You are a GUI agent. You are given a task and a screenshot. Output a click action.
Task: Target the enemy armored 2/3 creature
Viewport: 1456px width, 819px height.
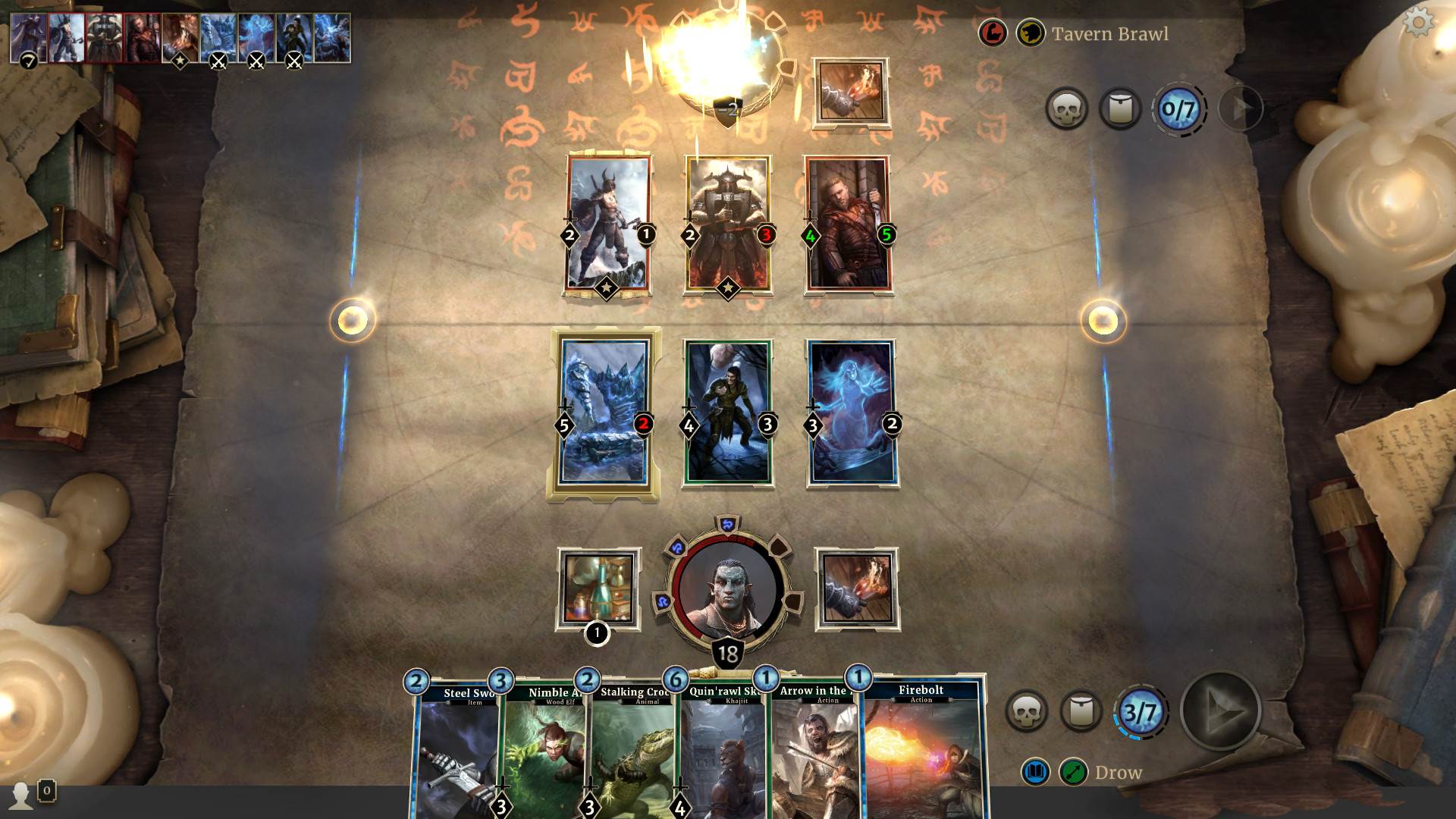point(727,224)
